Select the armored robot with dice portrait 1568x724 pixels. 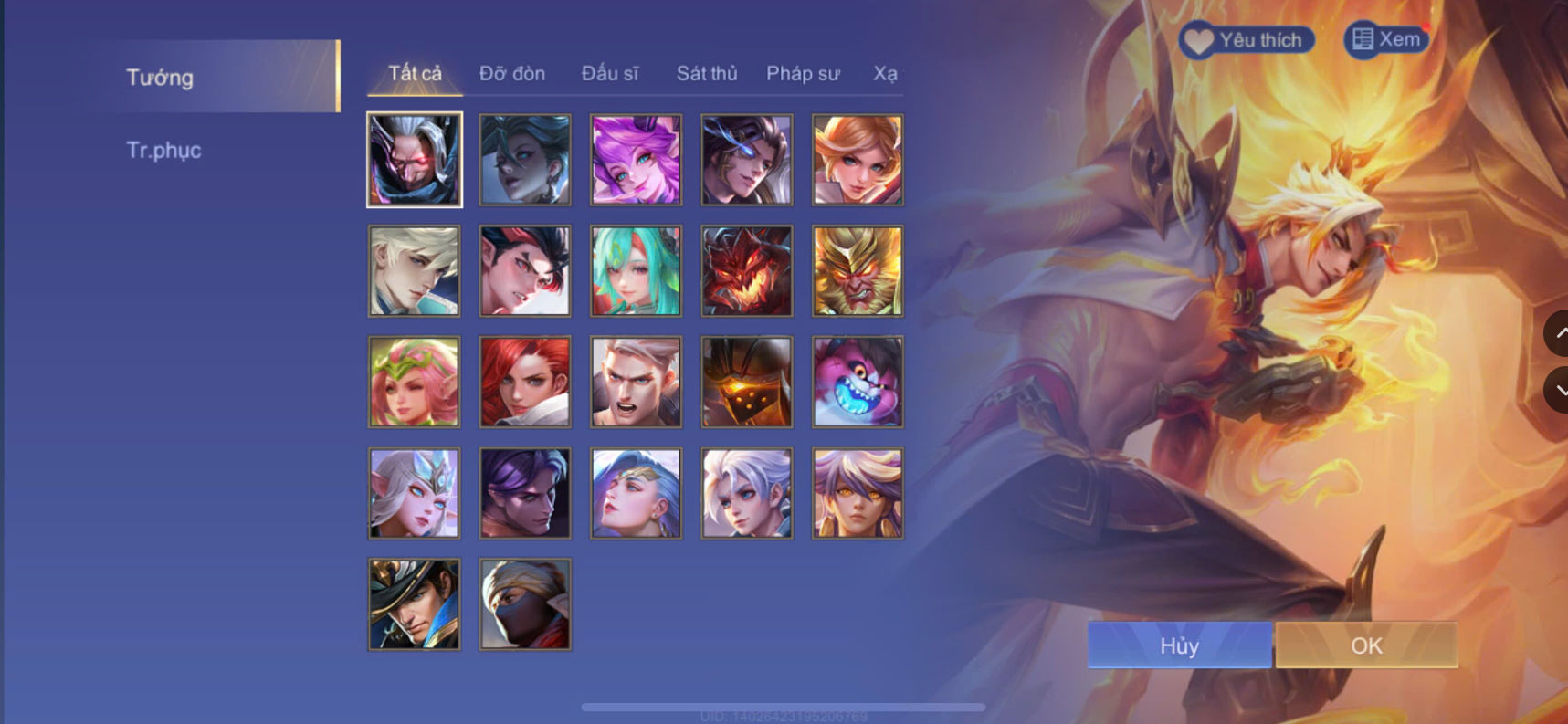point(745,383)
